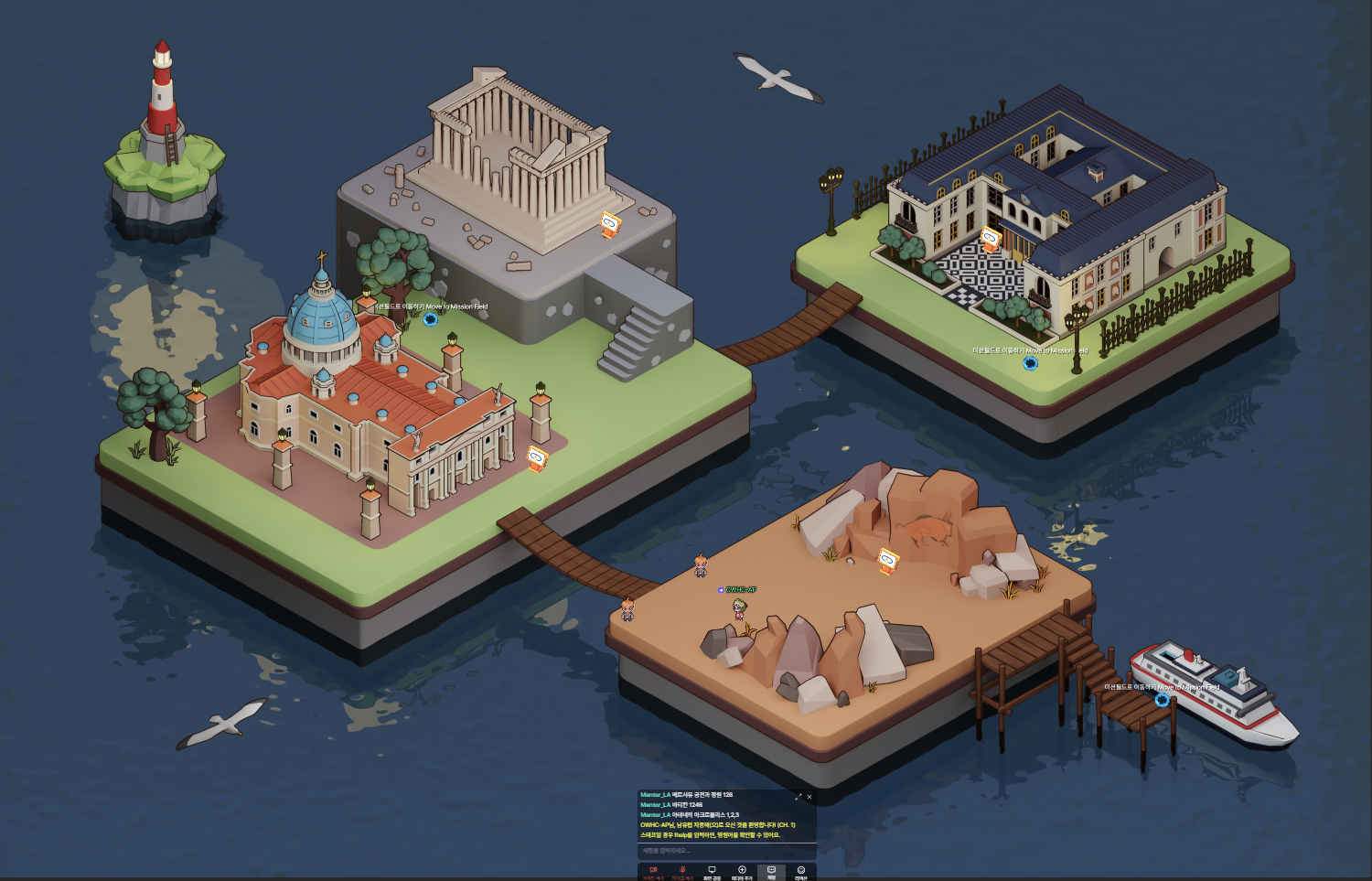Image resolution: width=1372 pixels, height=881 pixels.
Task: Unmute the microphone in the toolbar
Action: pyautogui.click(x=682, y=871)
